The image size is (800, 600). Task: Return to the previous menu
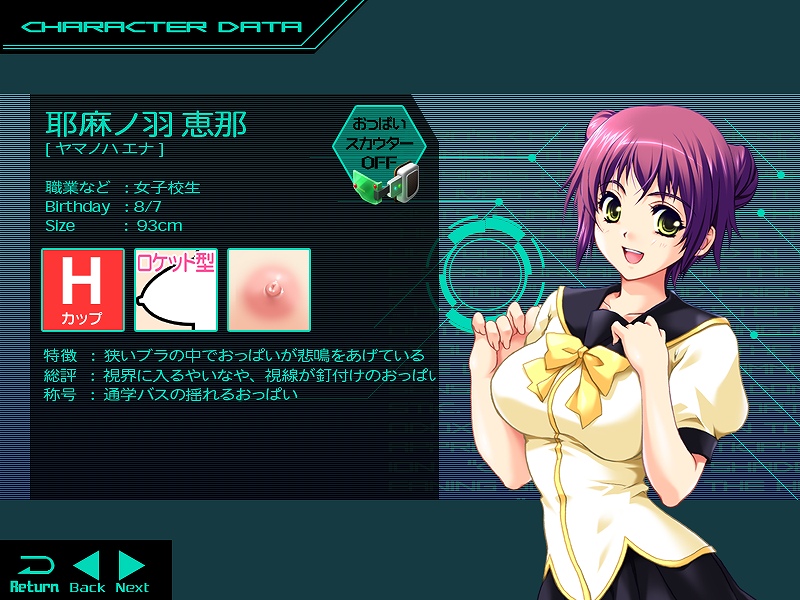pos(34,572)
